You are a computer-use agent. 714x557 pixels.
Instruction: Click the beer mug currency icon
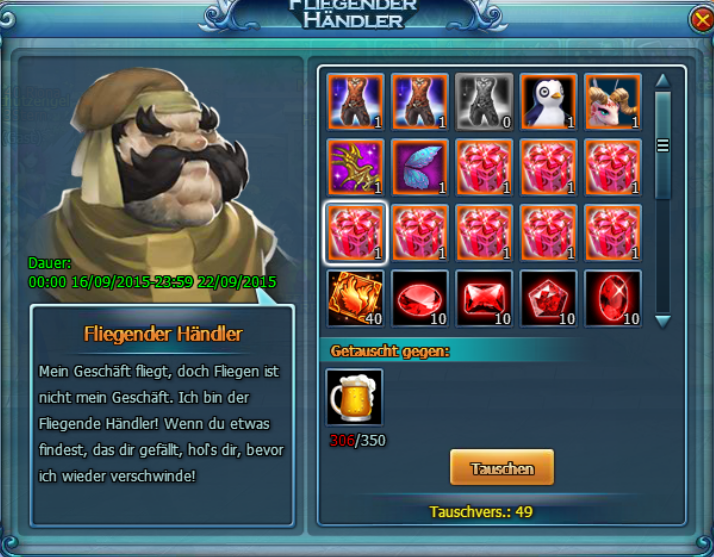pos(355,398)
